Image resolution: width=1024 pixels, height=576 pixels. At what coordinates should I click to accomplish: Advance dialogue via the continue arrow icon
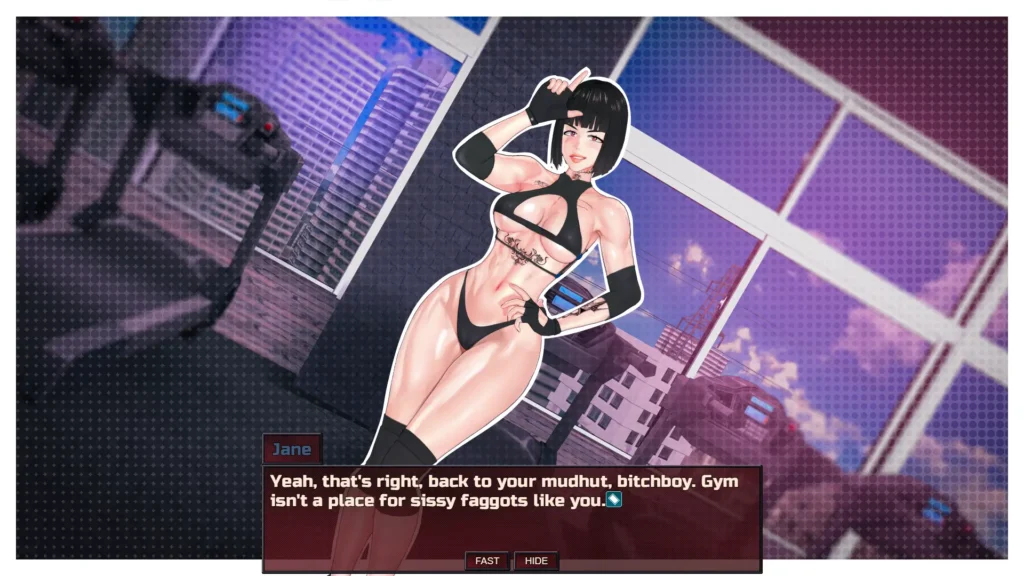tap(614, 499)
